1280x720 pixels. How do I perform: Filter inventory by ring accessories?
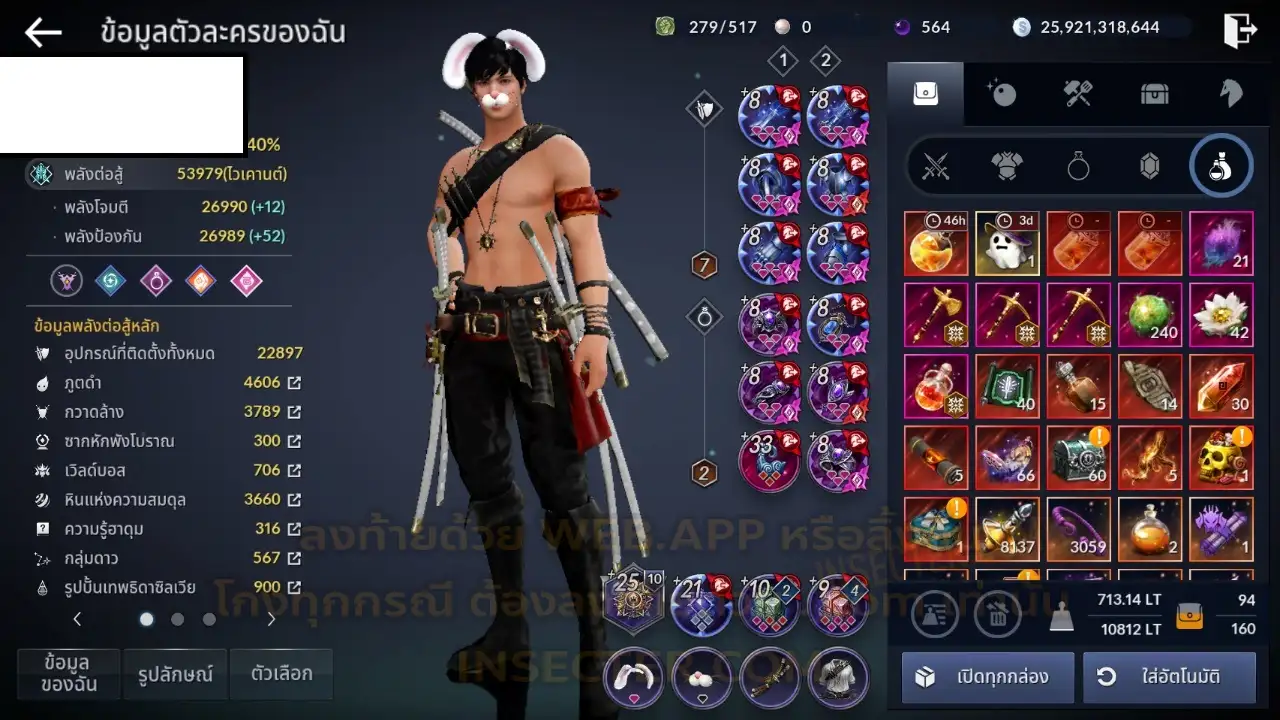click(x=1078, y=166)
